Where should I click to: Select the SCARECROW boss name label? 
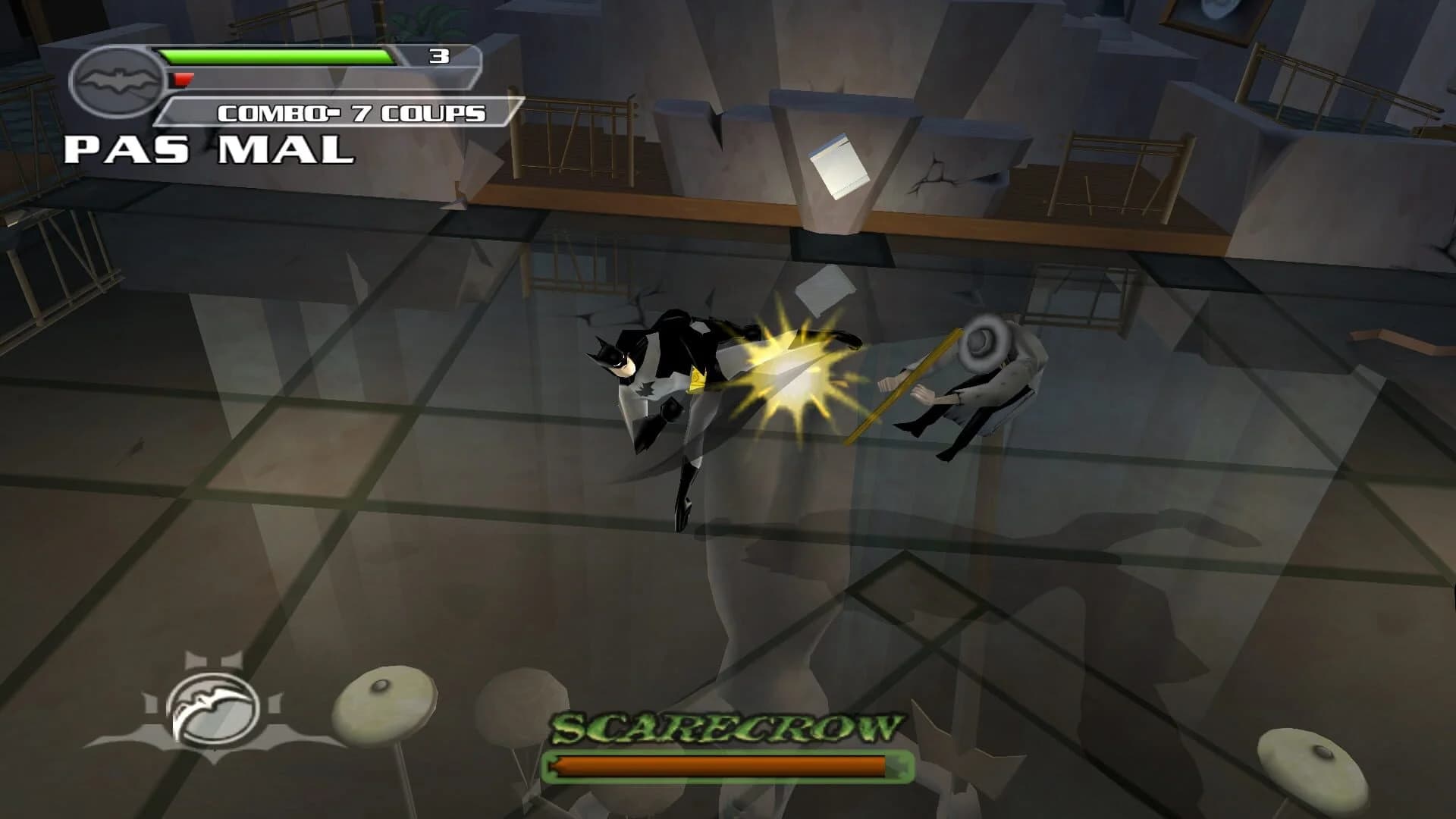tap(720, 726)
